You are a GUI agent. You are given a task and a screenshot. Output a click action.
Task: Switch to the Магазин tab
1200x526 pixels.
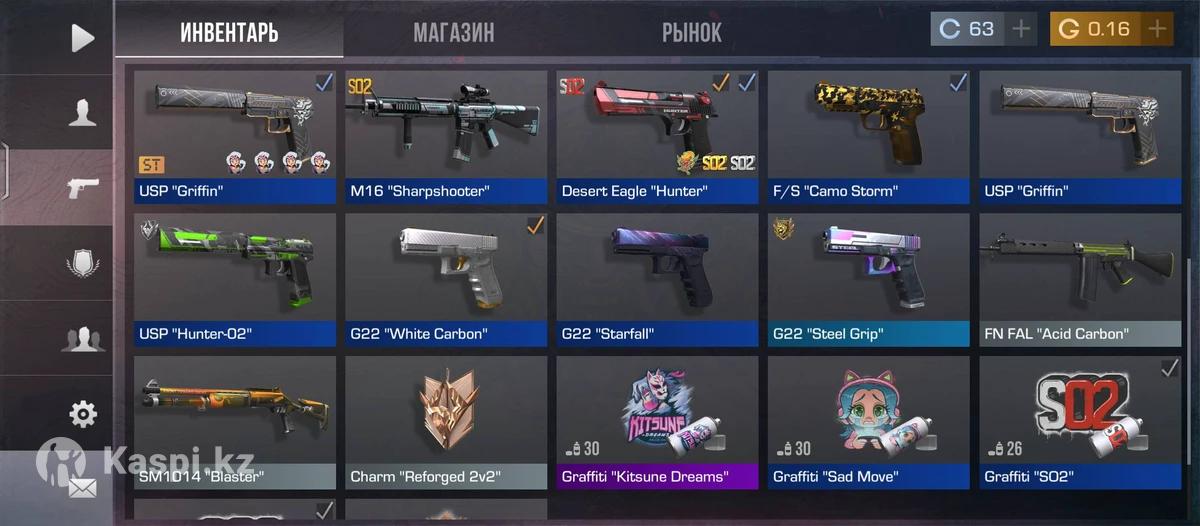coord(453,33)
